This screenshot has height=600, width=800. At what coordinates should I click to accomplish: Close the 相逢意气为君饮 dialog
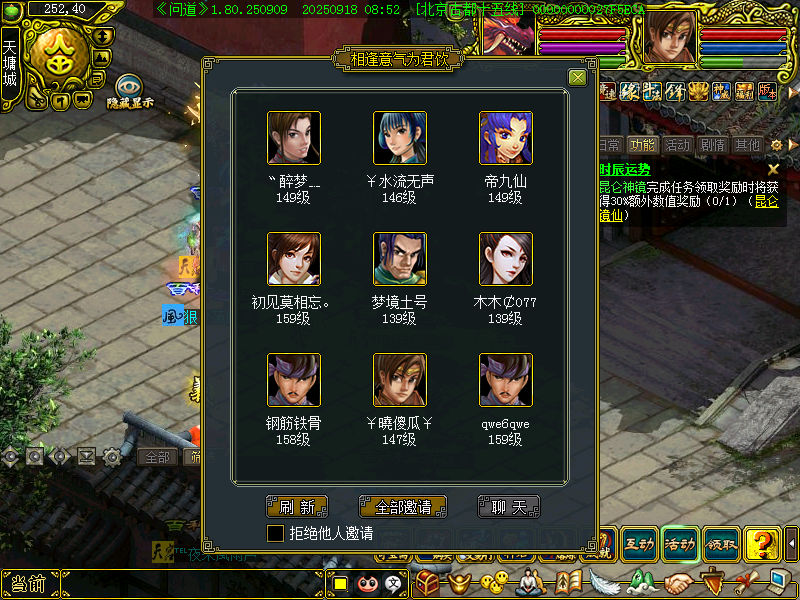coord(577,78)
